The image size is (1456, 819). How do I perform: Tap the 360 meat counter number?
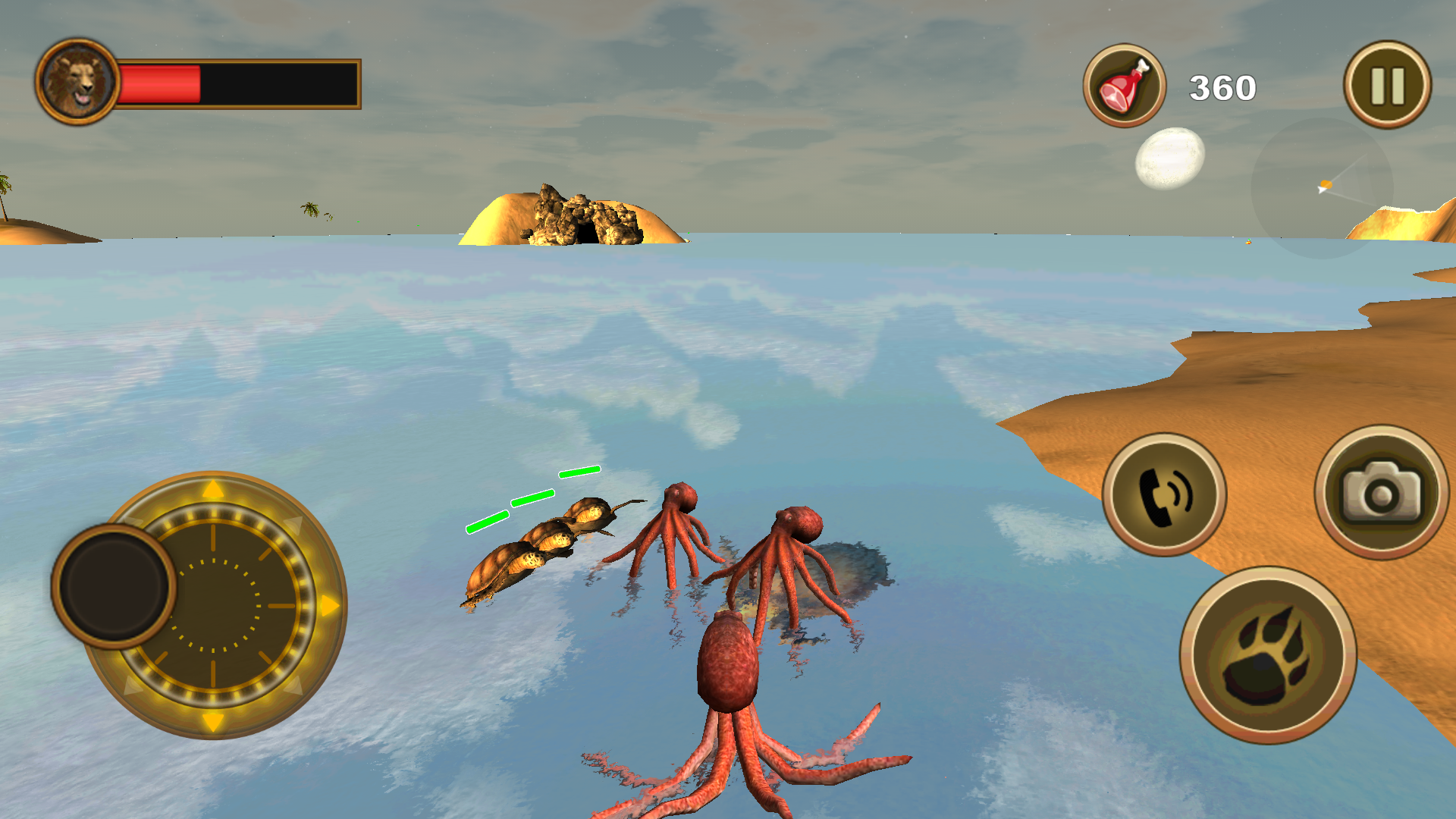(1221, 86)
